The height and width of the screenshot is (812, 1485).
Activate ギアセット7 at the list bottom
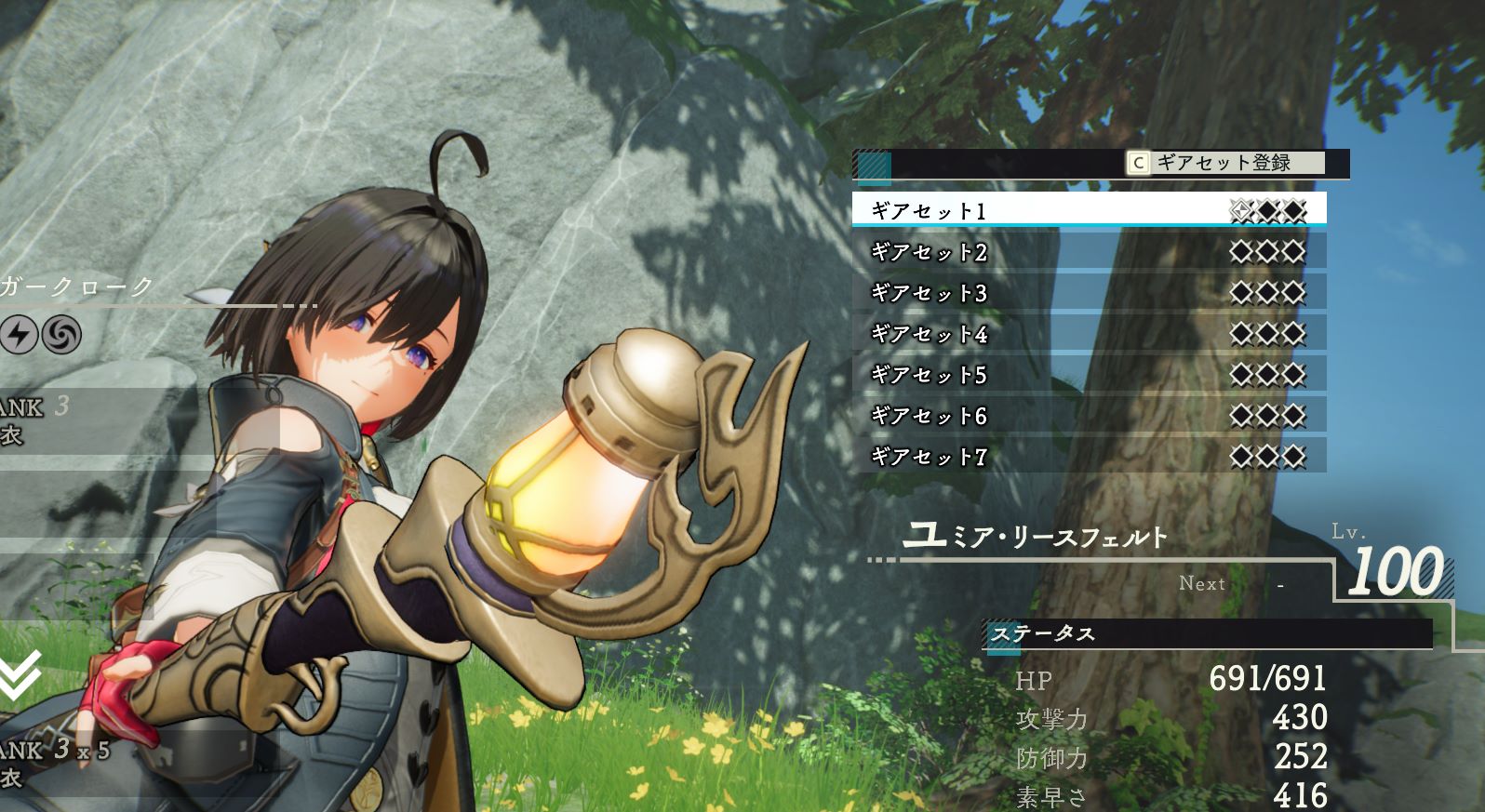930,458
